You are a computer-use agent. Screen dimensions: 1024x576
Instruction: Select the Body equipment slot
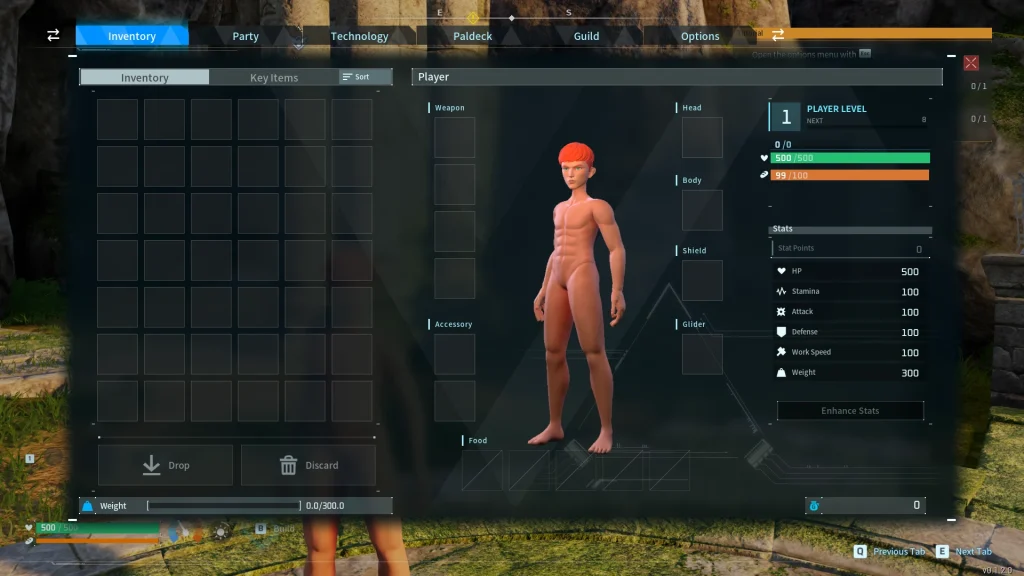(x=702, y=210)
